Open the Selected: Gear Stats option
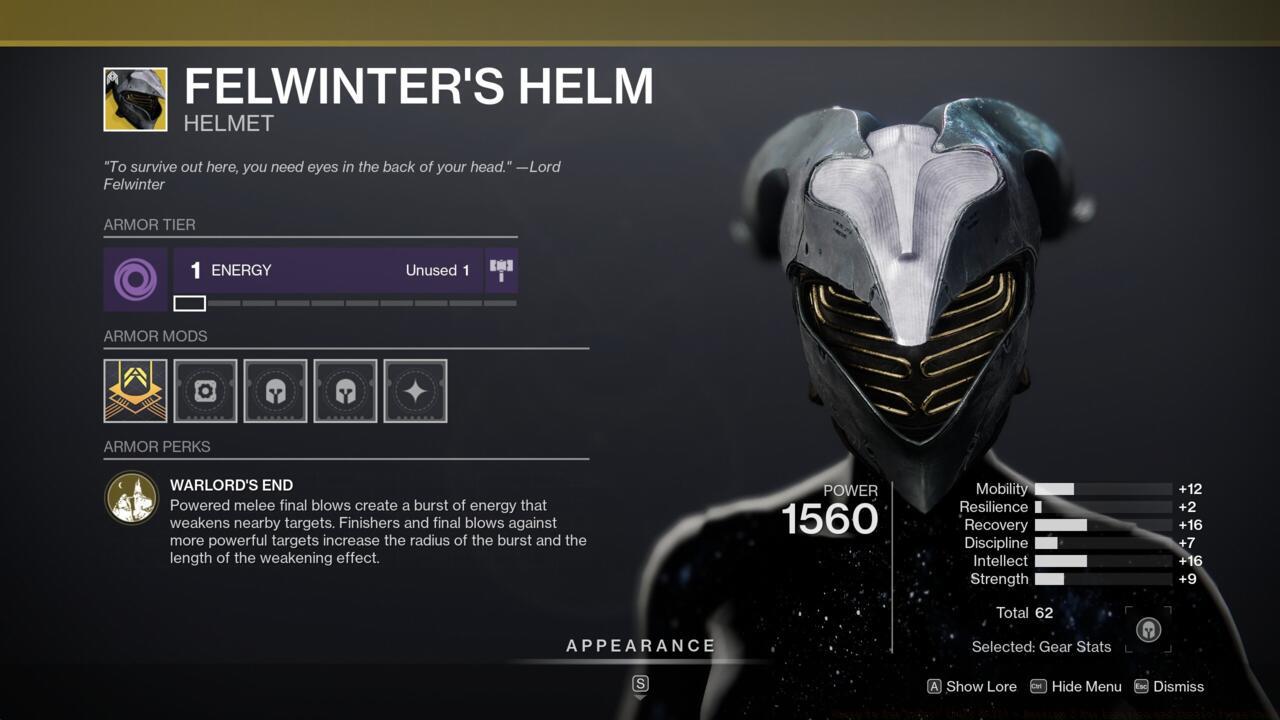Image resolution: width=1280 pixels, height=720 pixels. (1041, 647)
